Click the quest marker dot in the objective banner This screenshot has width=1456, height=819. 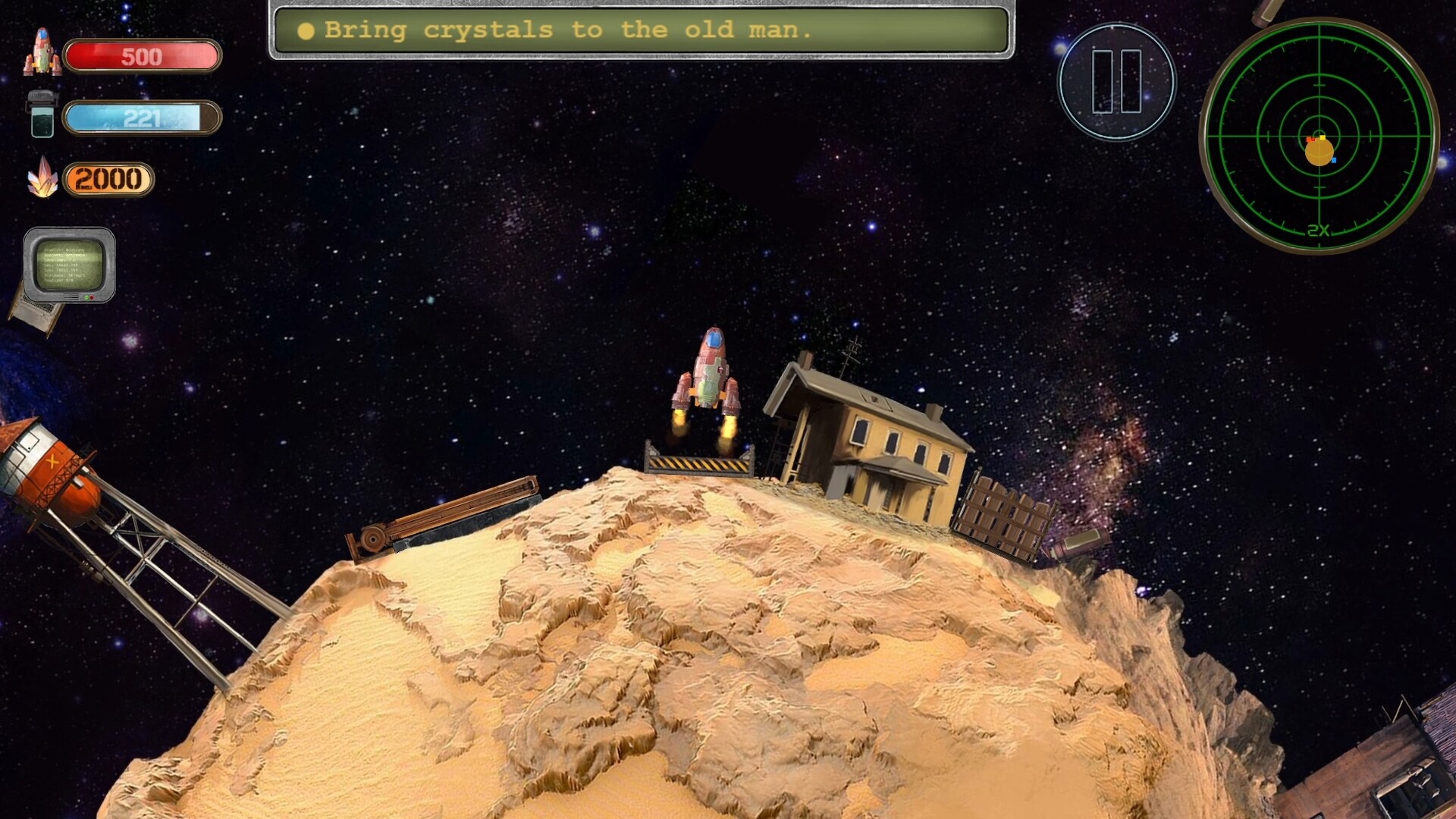[x=306, y=30]
